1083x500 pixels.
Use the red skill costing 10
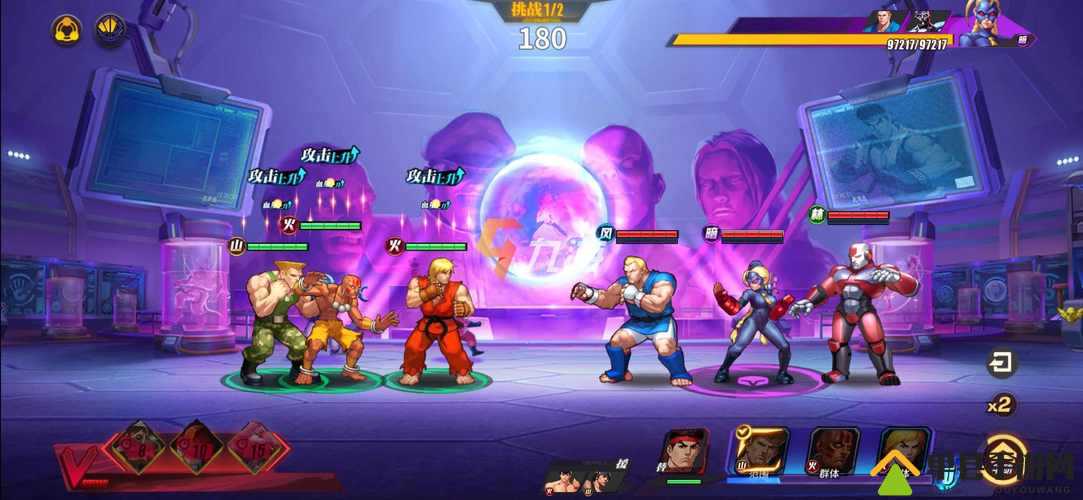[x=195, y=447]
